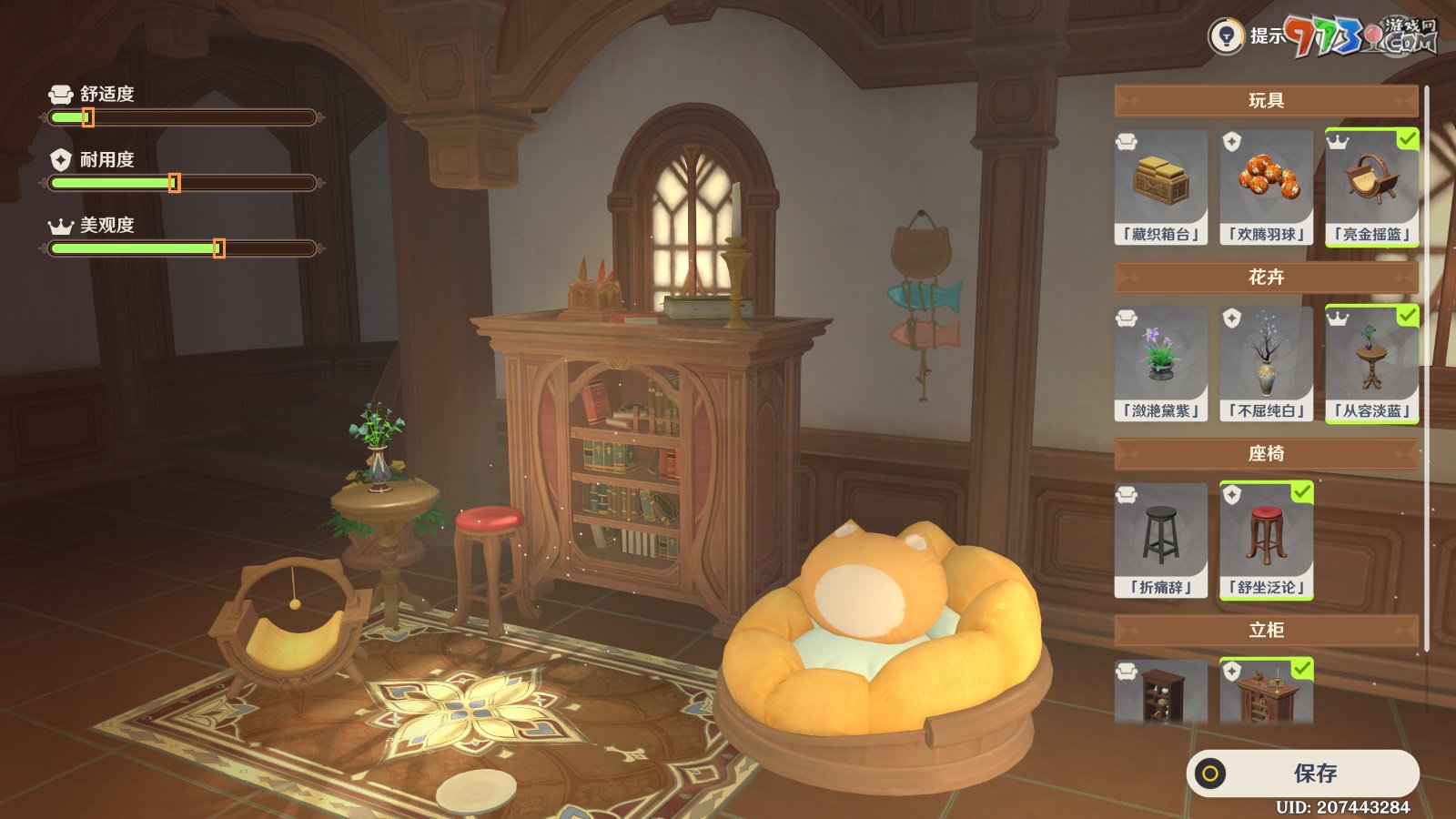This screenshot has width=1456, height=819.
Task: Choose the 「舒坐泛论」 red stool
Action: 1267,541
